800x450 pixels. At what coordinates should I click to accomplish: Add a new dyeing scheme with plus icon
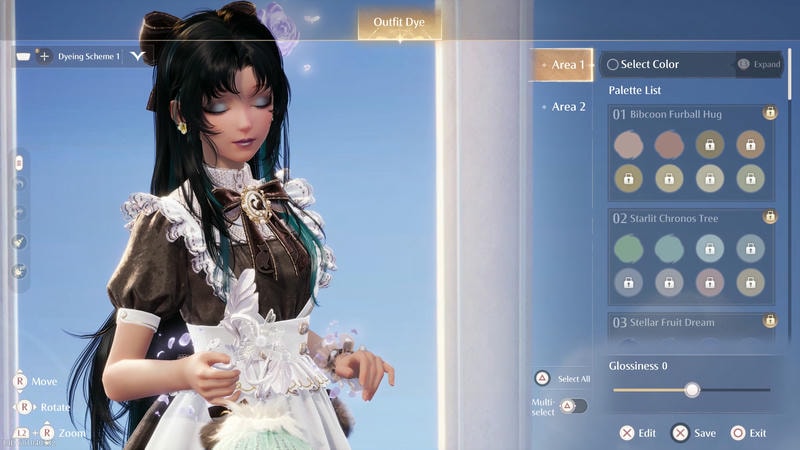44,57
